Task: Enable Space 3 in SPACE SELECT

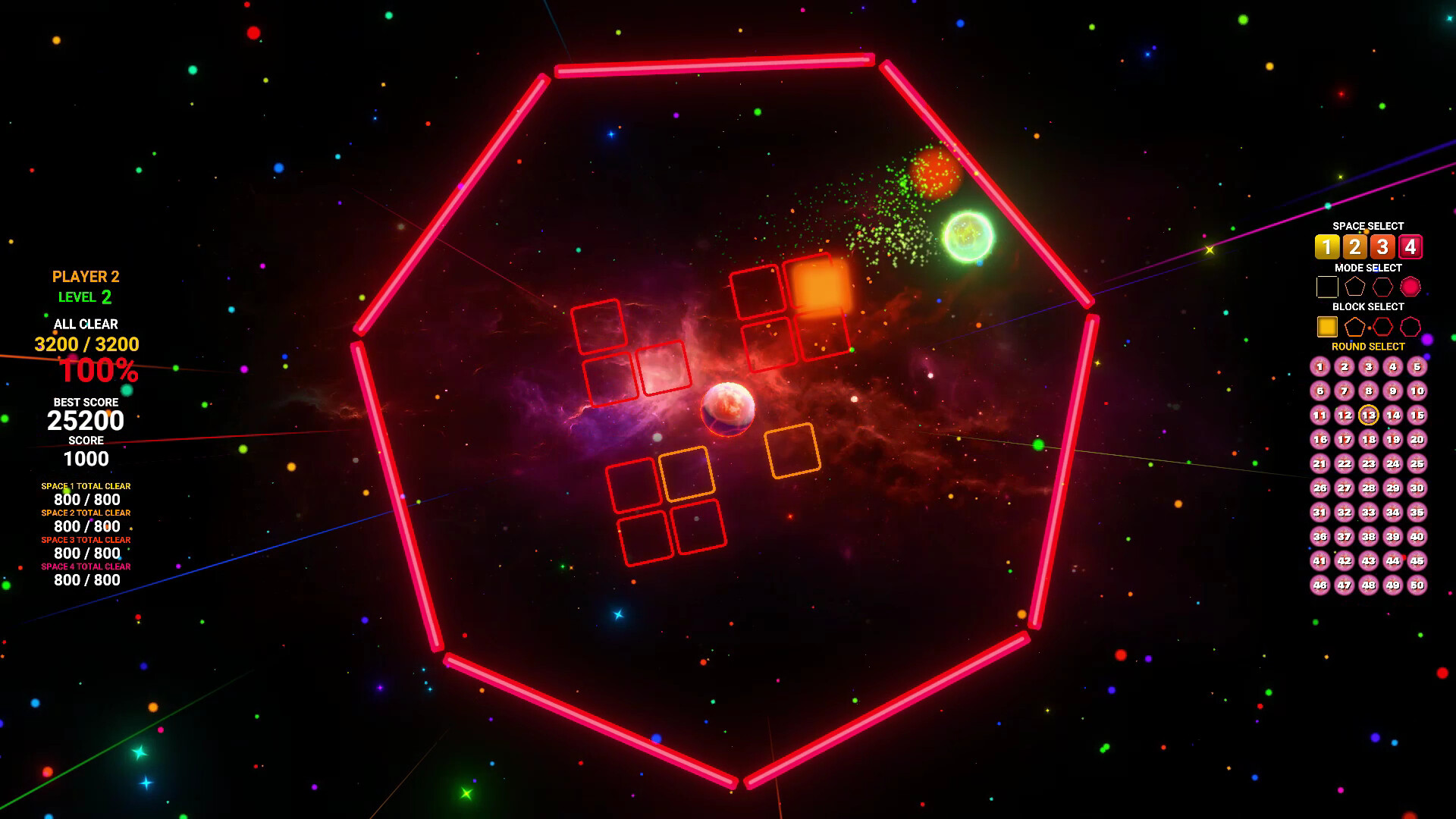Action: [x=1382, y=246]
